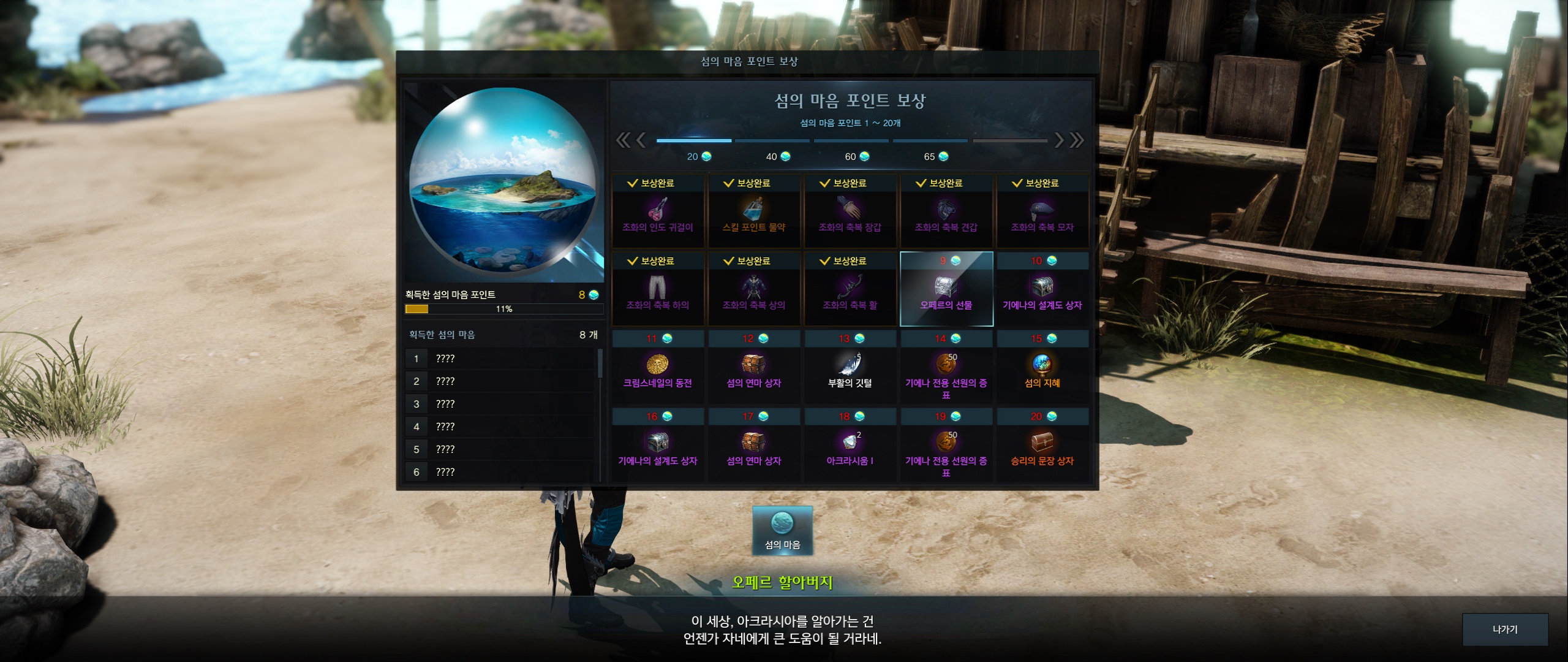1568x662 pixels.
Task: Jump to first reward page double arrow
Action: click(622, 140)
